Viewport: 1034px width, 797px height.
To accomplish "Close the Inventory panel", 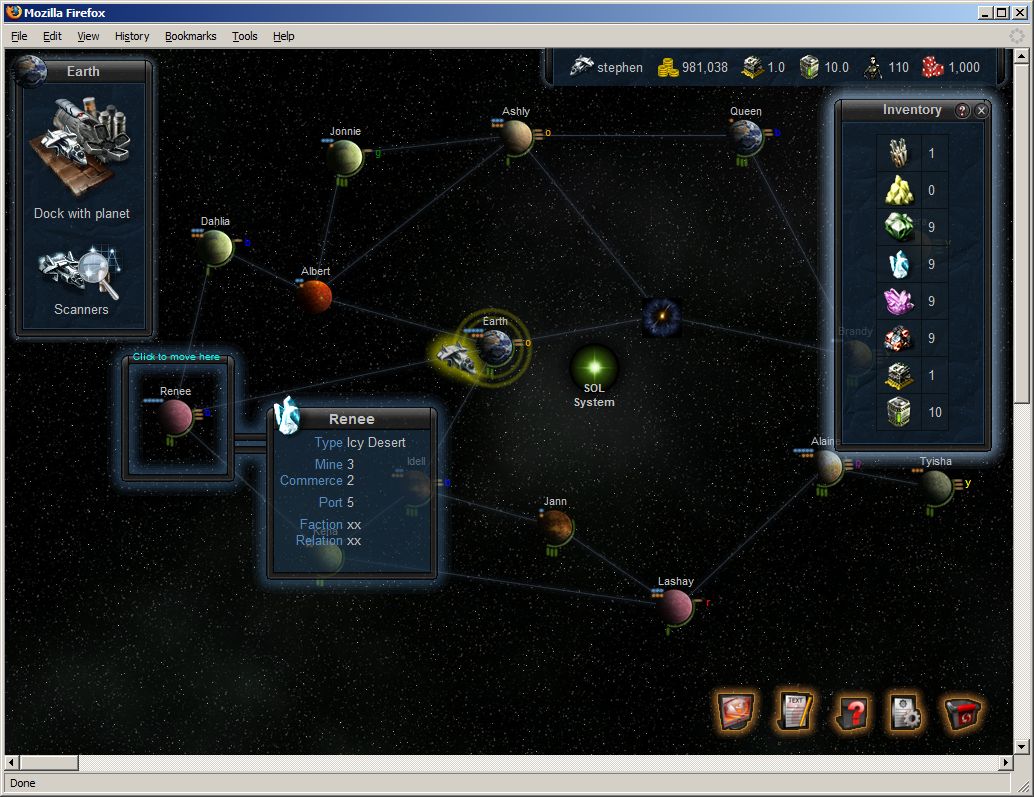I will (x=982, y=111).
